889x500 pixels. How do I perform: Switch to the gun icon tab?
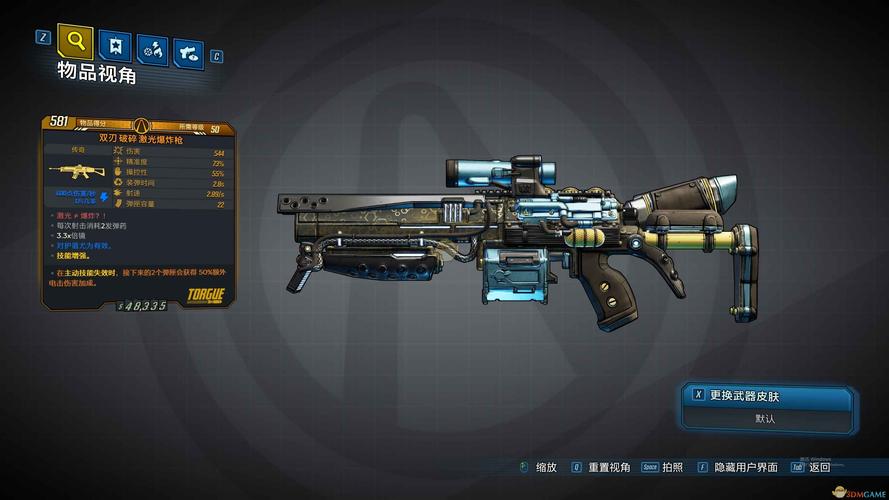[x=188, y=51]
